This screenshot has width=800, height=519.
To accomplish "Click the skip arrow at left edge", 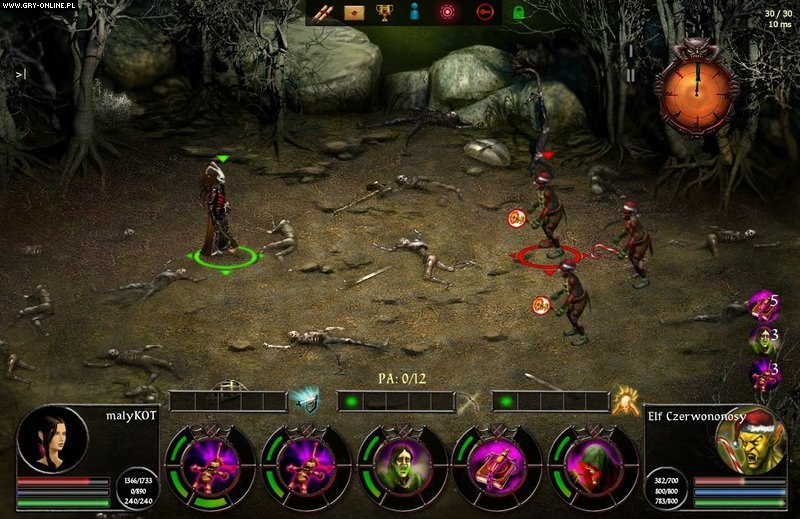I will click(x=20, y=73).
